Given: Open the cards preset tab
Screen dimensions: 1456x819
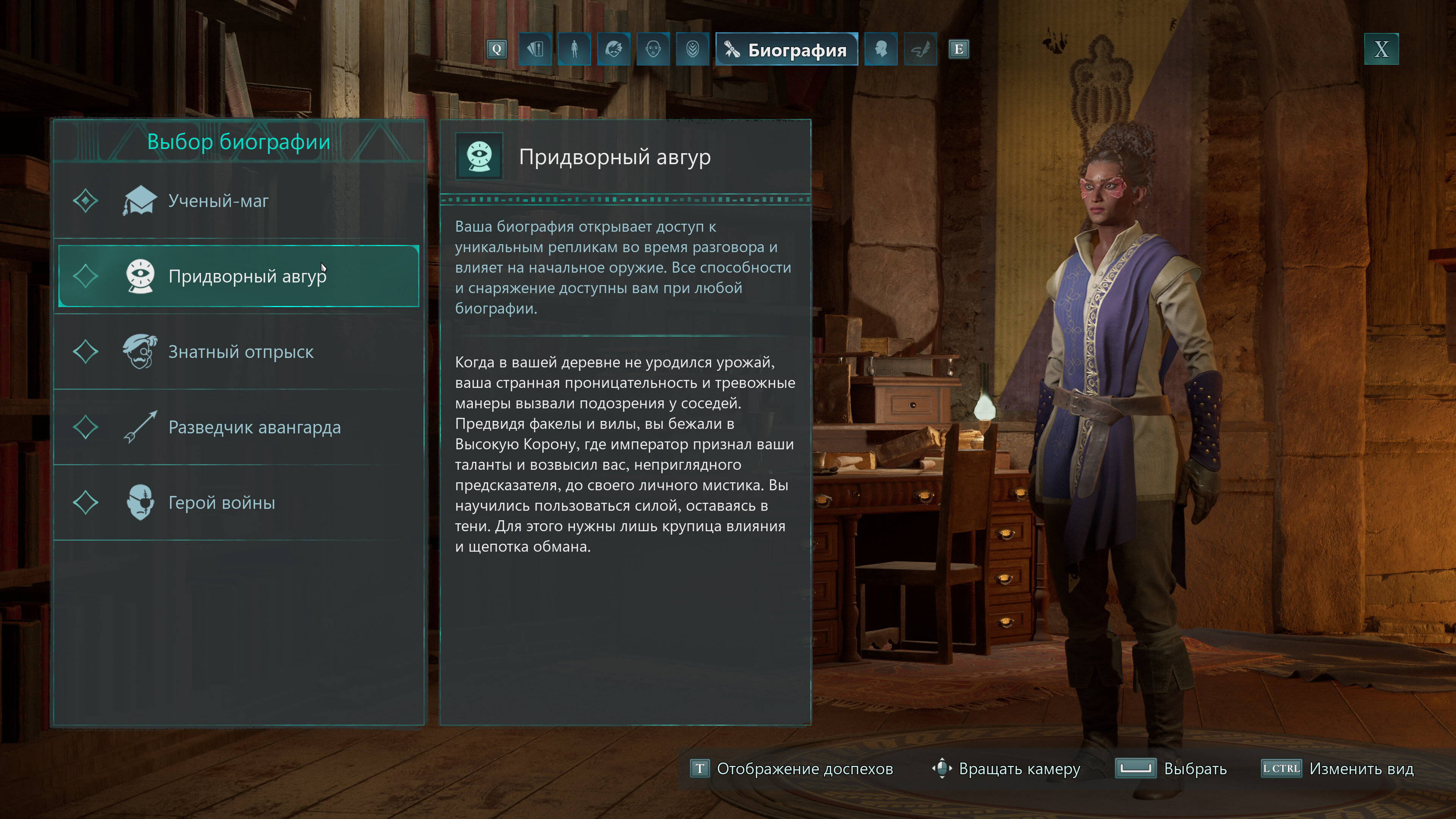Looking at the screenshot, I should click(535, 49).
